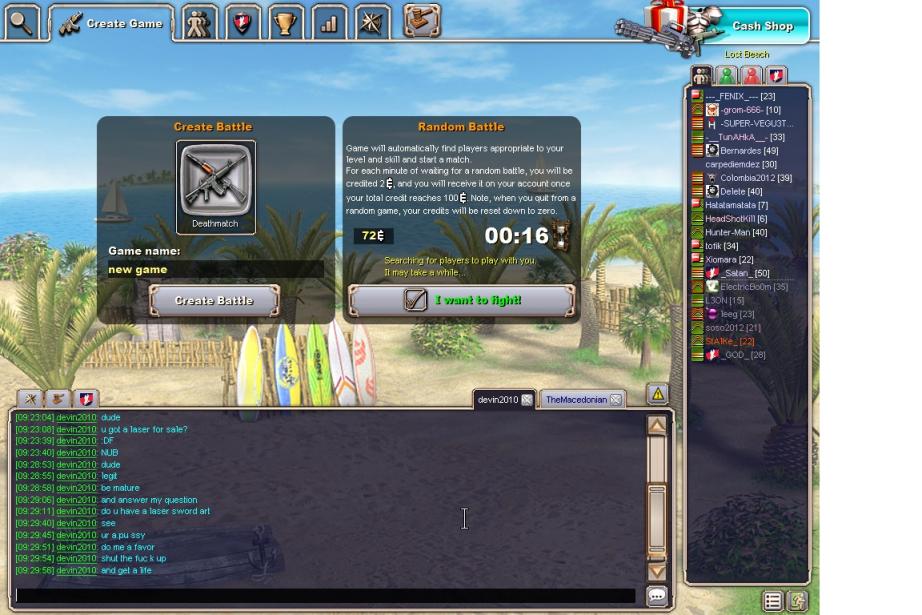Close the devin2010 chat tab
The image size is (922, 615).
click(527, 400)
